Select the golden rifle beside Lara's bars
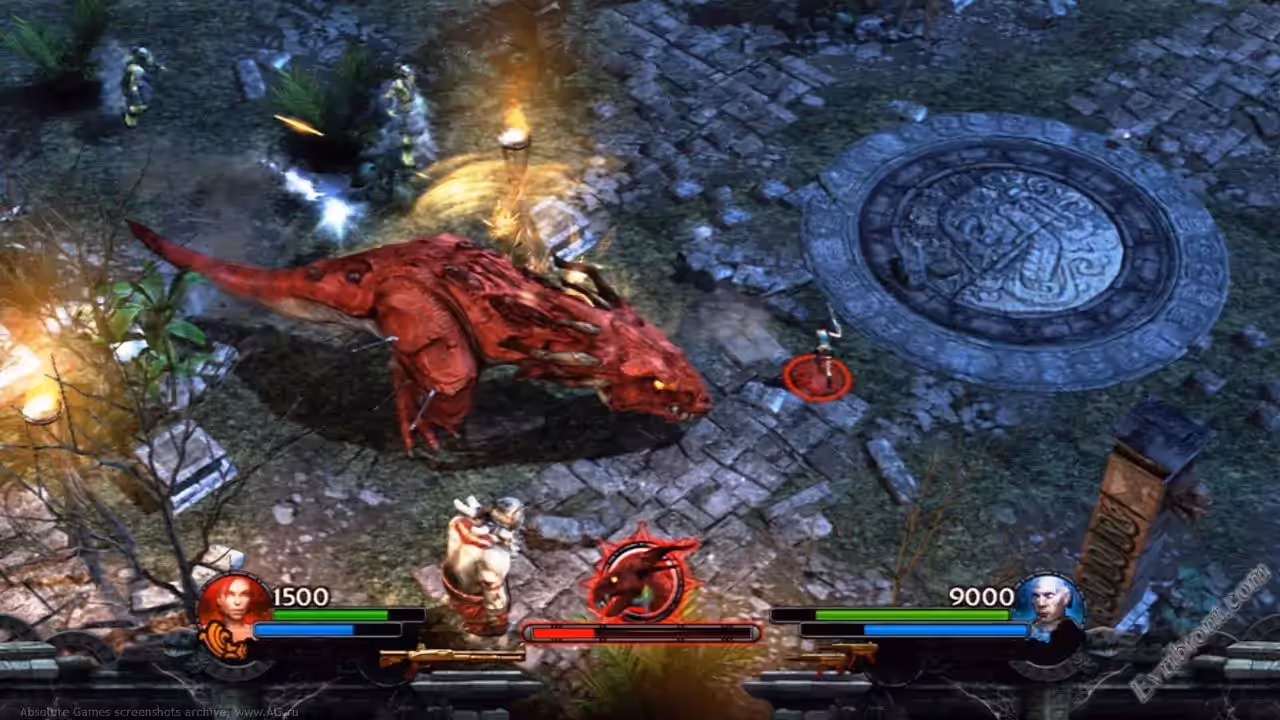The width and height of the screenshot is (1280, 720). [x=451, y=657]
